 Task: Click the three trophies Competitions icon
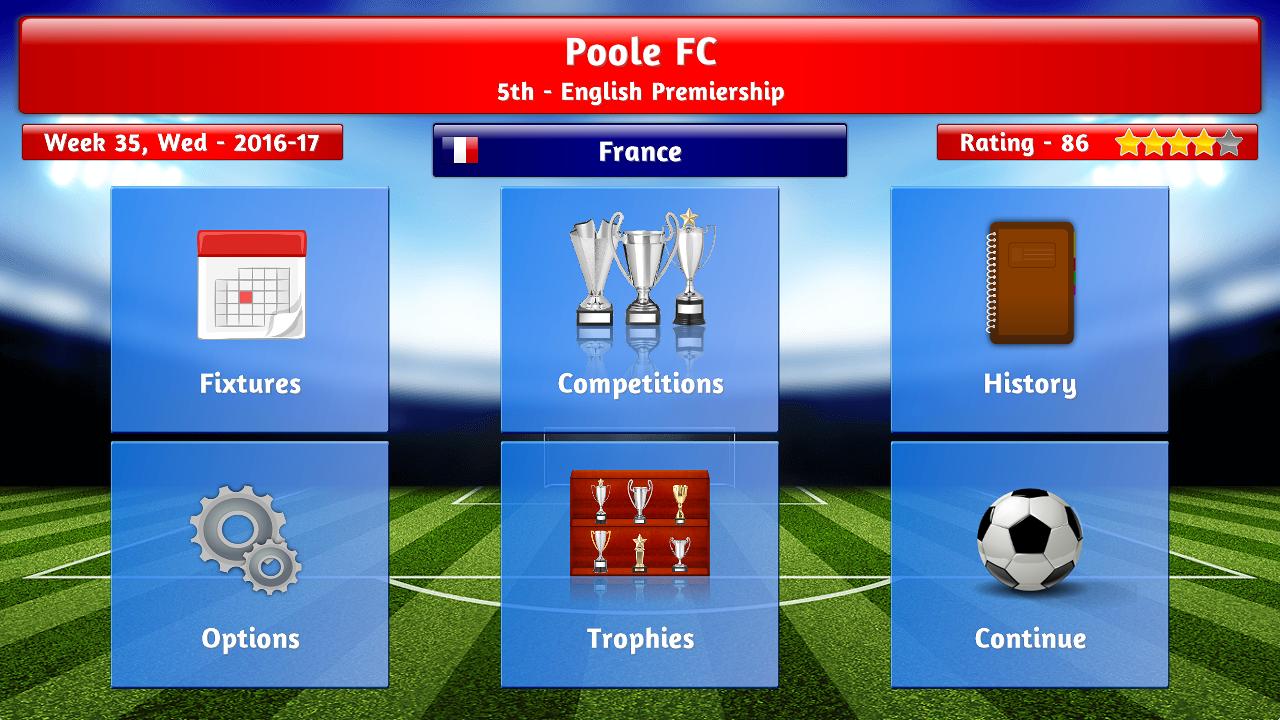(640, 265)
